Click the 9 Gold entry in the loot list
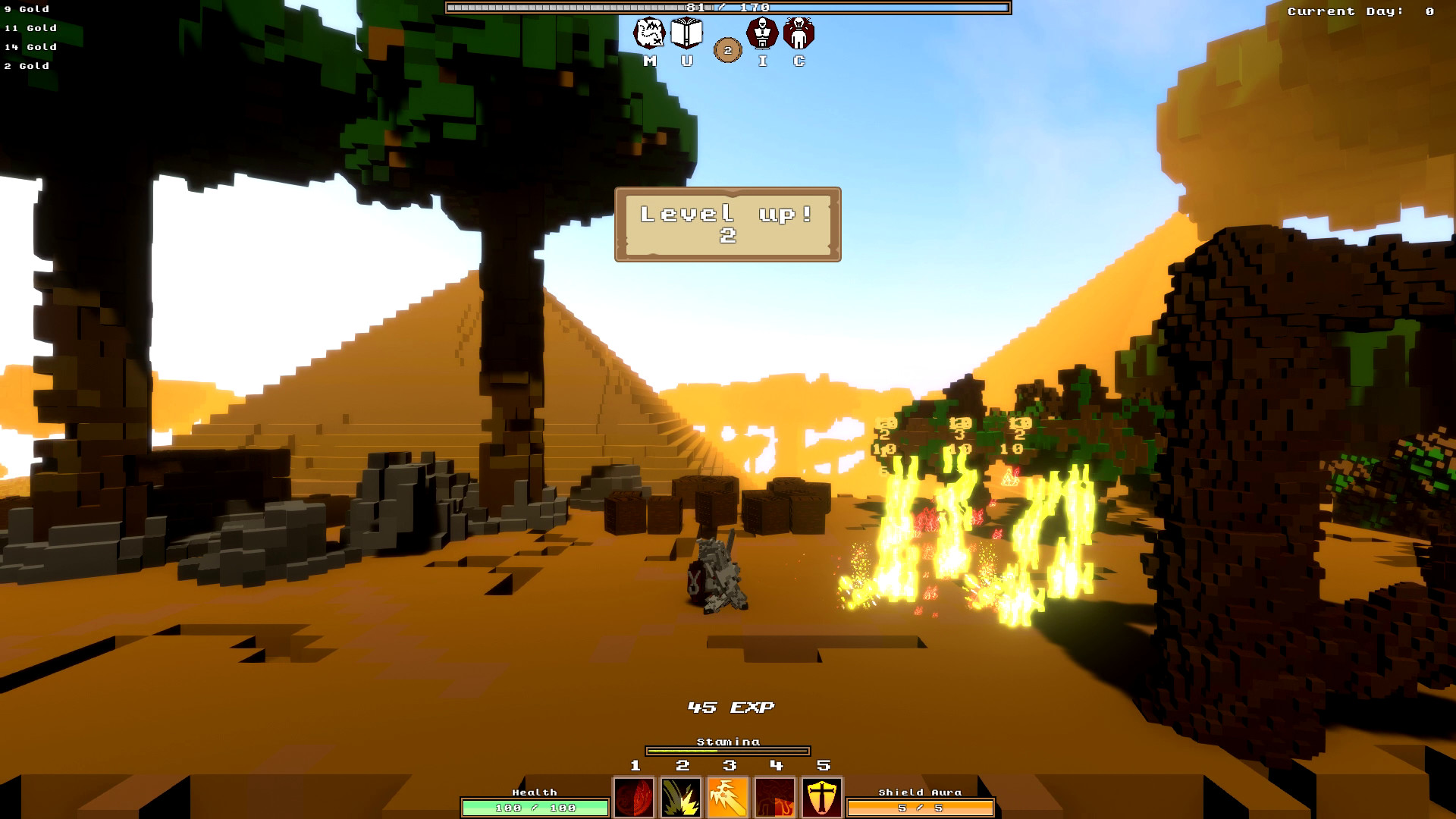Screen dimensions: 1456x819 (27, 9)
